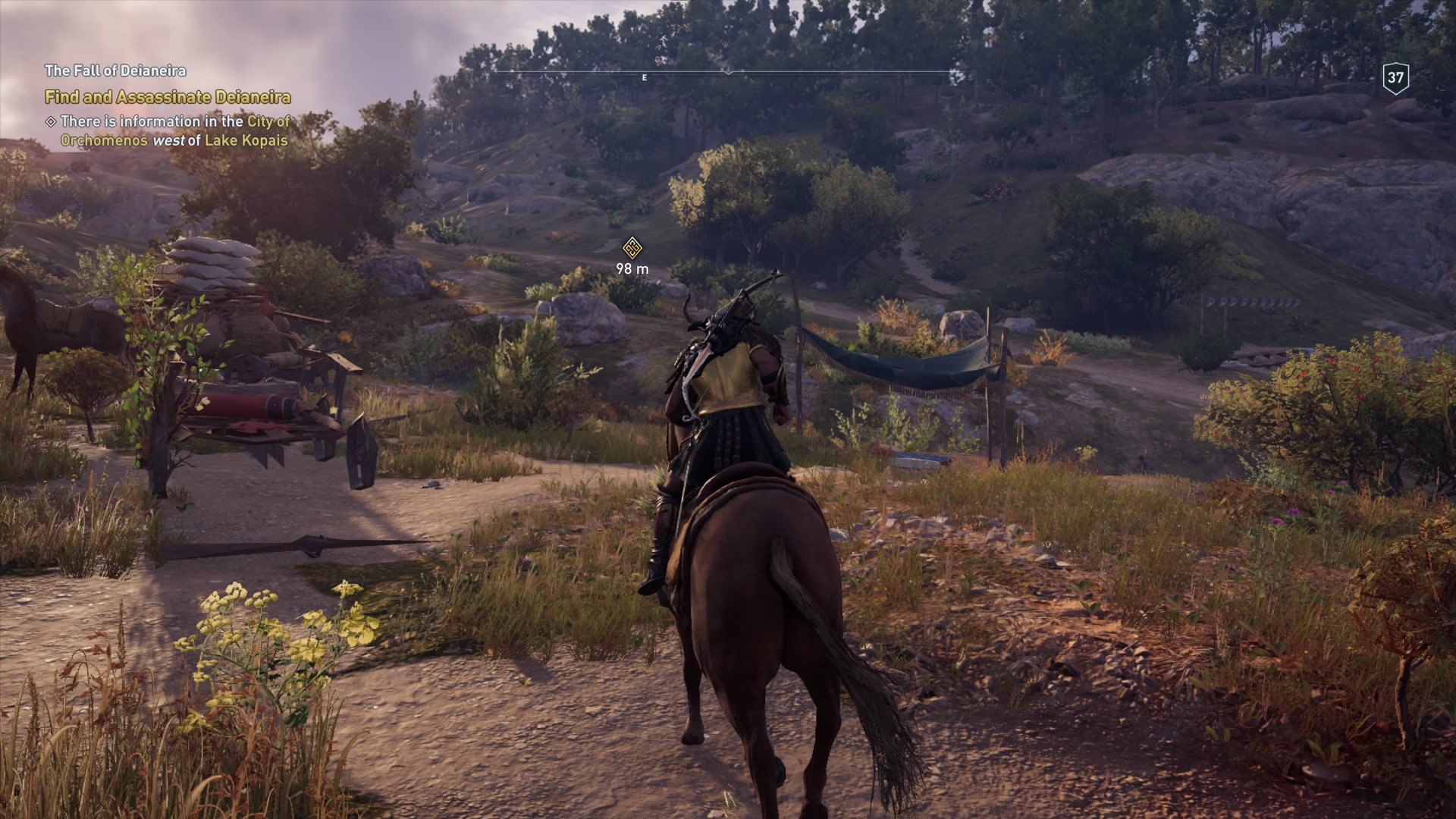Viewport: 1456px width, 819px height.
Task: Open the level 37 shield badge
Action: coord(1395,77)
